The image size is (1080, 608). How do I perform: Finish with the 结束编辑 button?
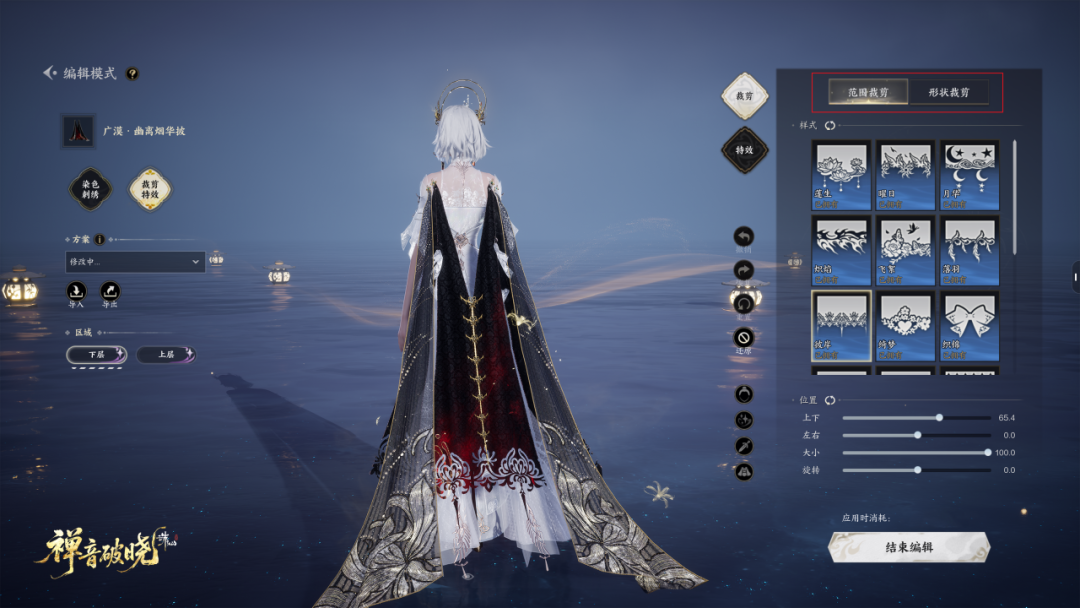909,547
